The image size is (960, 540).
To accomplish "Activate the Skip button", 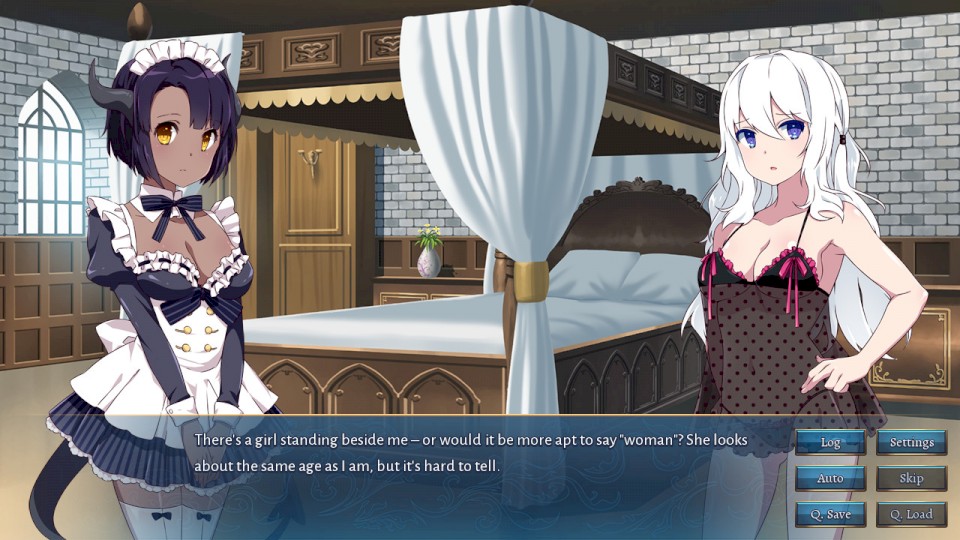I will click(911, 478).
